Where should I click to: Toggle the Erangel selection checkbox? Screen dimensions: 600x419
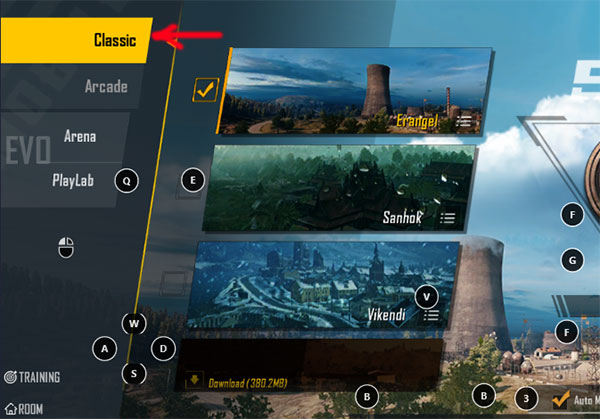click(207, 91)
